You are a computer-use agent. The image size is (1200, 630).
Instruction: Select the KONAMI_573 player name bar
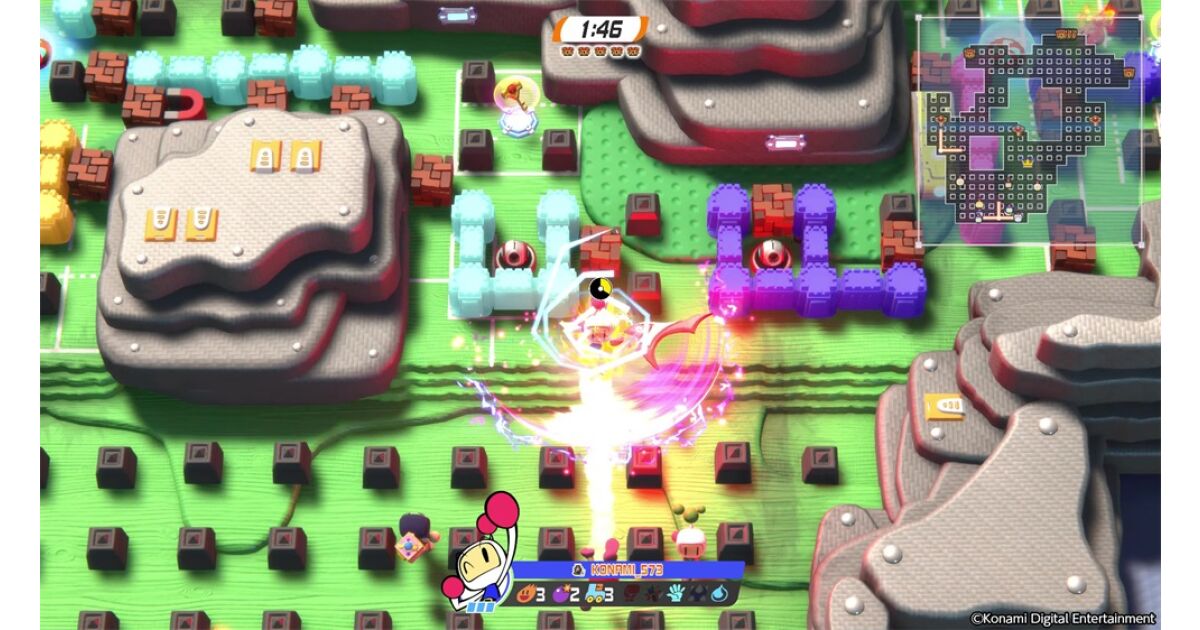[630, 569]
